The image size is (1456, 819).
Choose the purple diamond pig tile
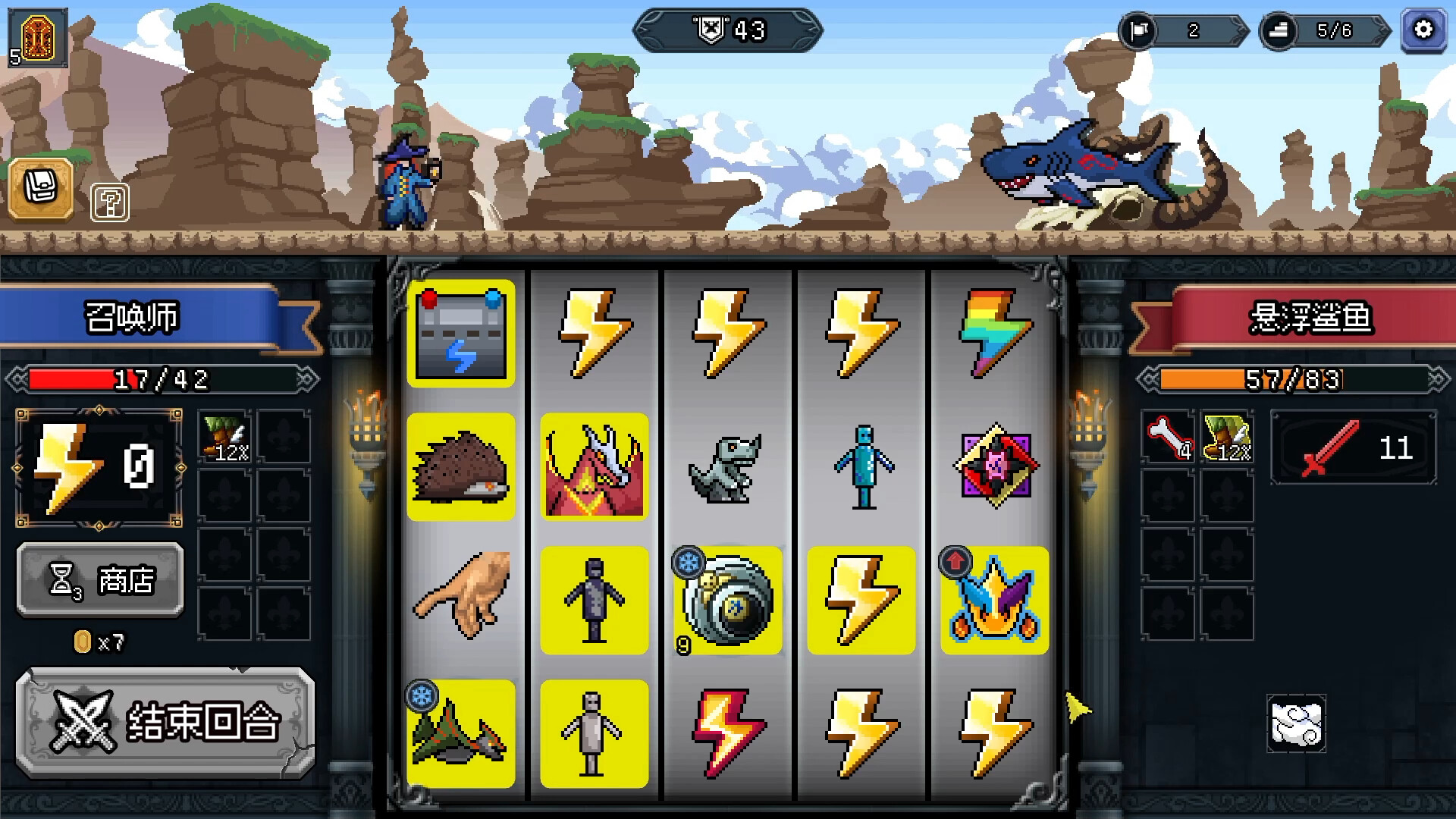click(x=995, y=467)
